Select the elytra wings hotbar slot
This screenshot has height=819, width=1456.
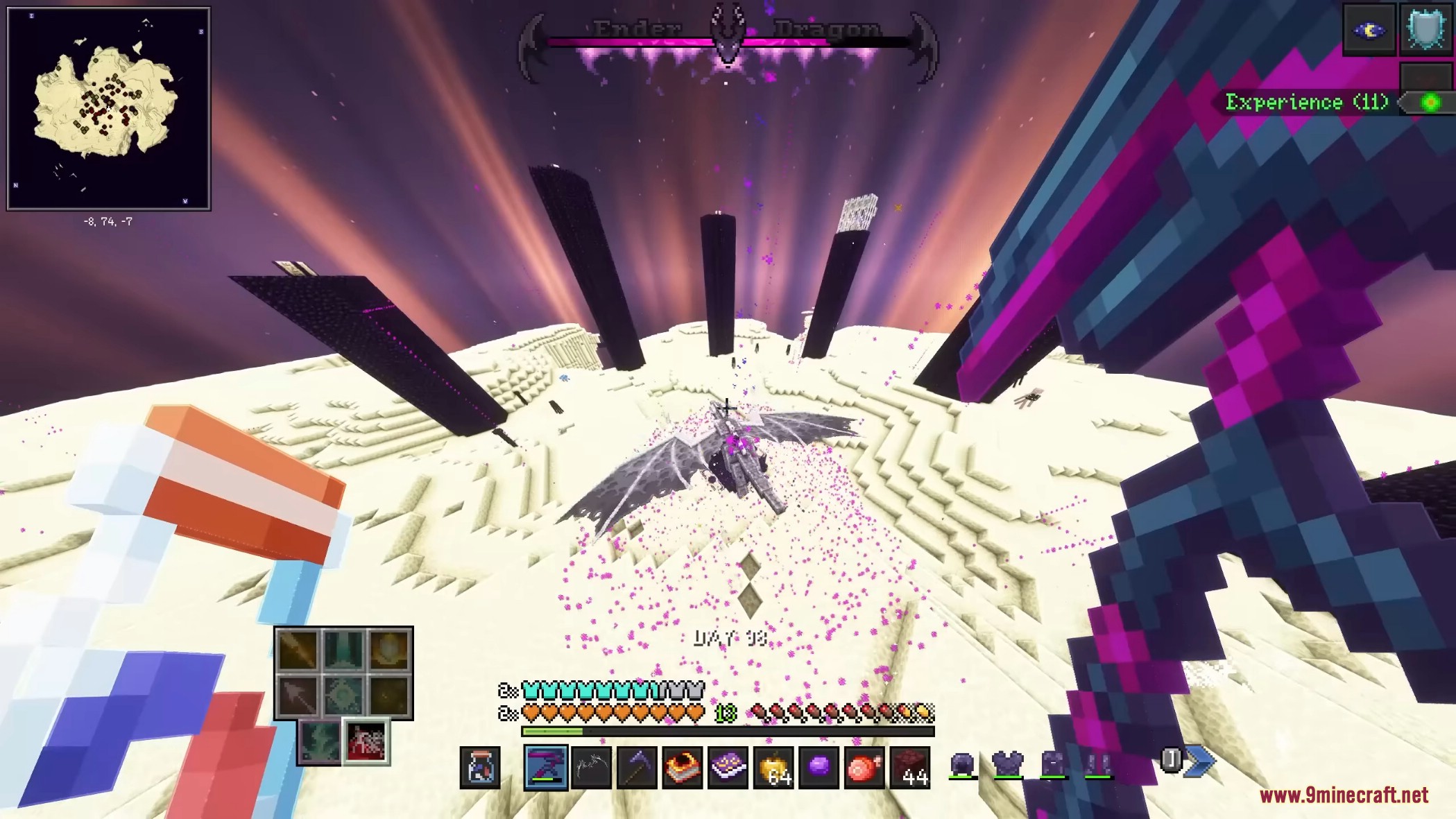click(591, 768)
